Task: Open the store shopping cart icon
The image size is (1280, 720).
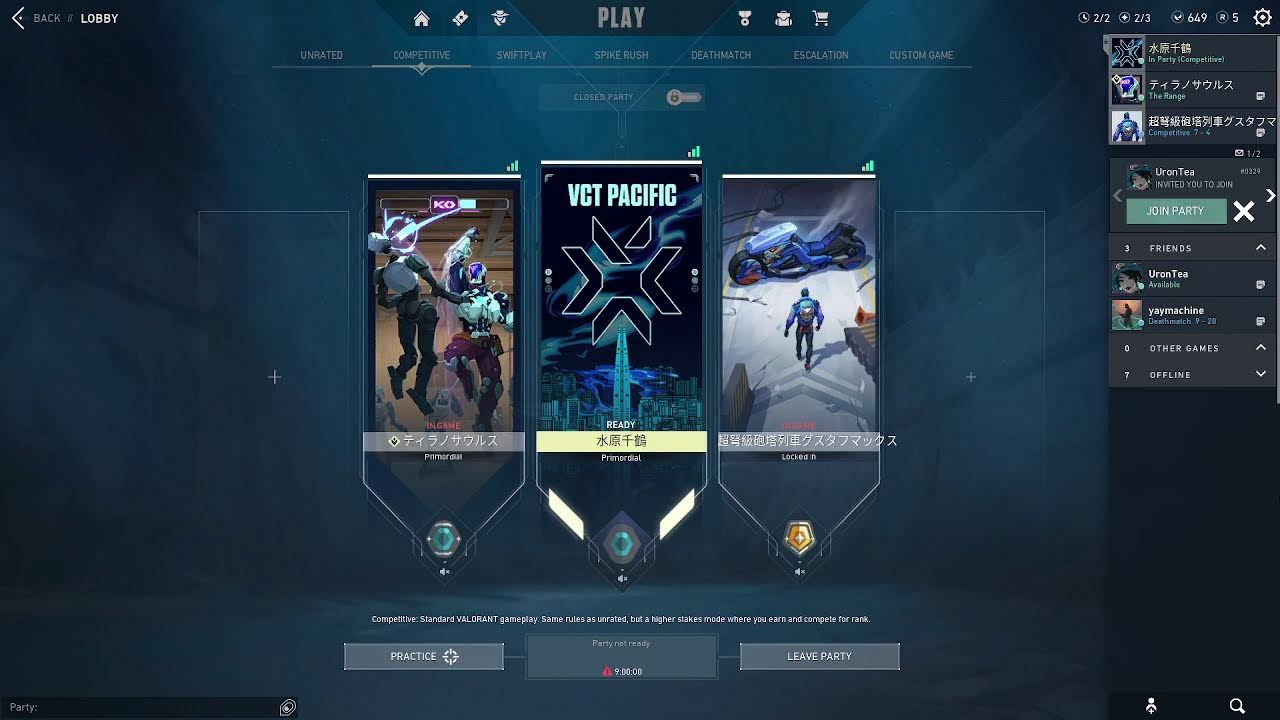Action: [821, 18]
